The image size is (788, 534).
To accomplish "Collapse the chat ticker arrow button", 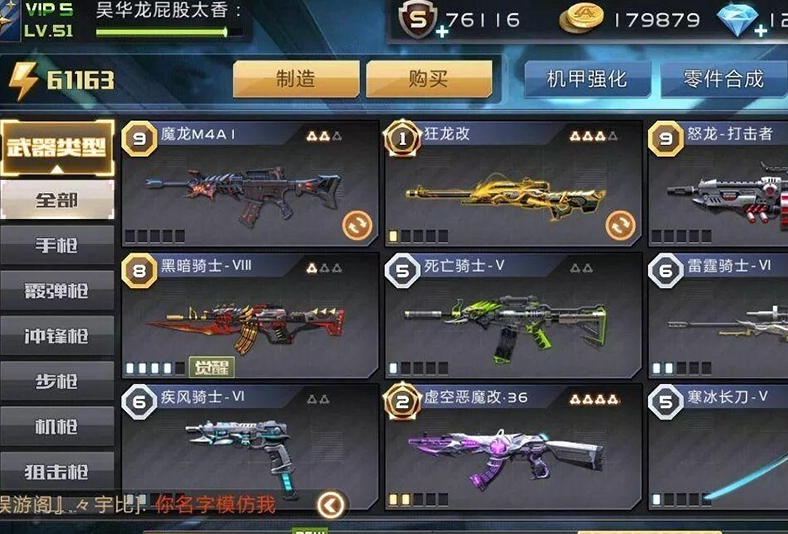I will (331, 505).
